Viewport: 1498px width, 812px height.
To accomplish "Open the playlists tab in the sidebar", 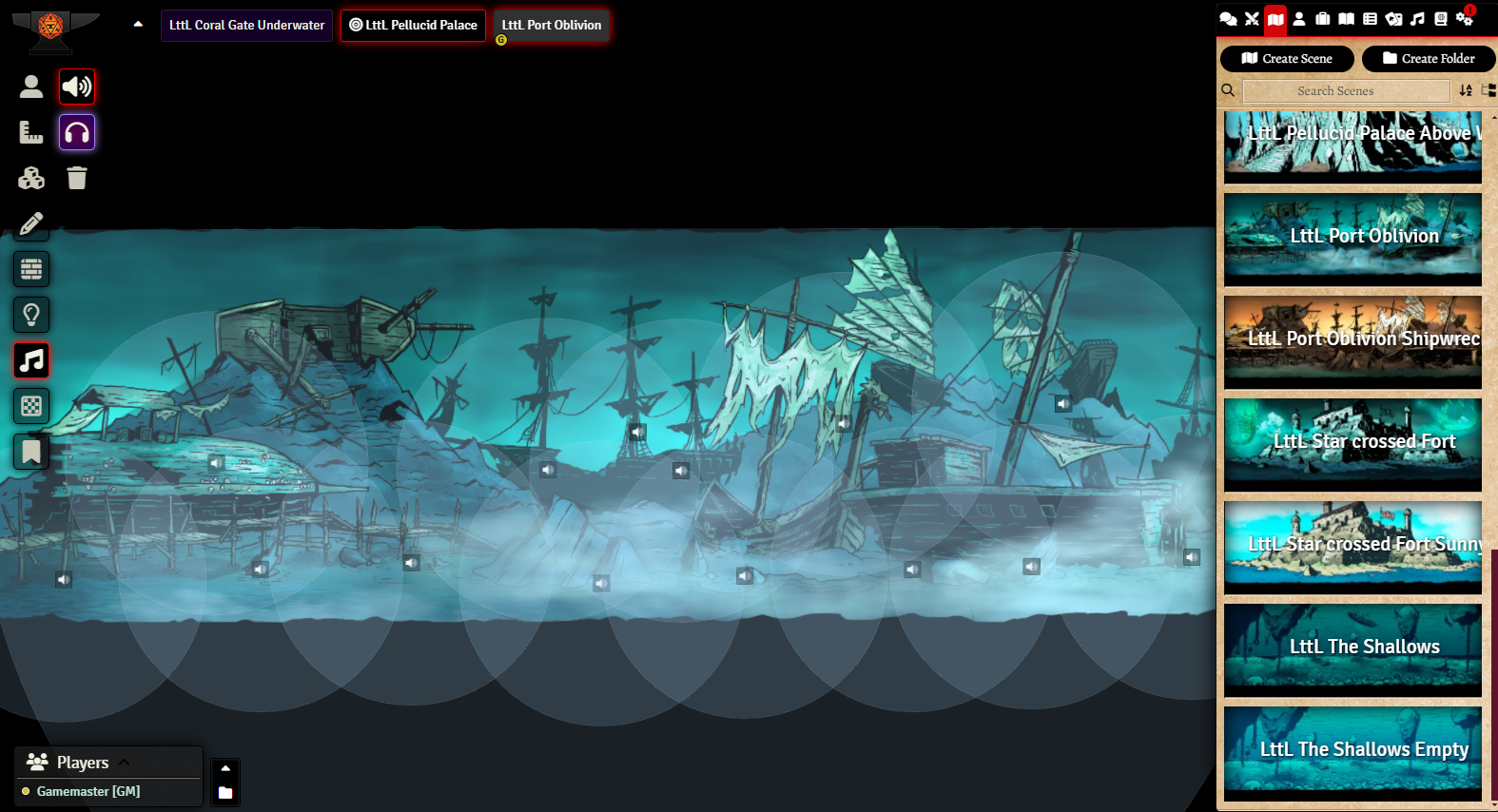I will pyautogui.click(x=1417, y=19).
